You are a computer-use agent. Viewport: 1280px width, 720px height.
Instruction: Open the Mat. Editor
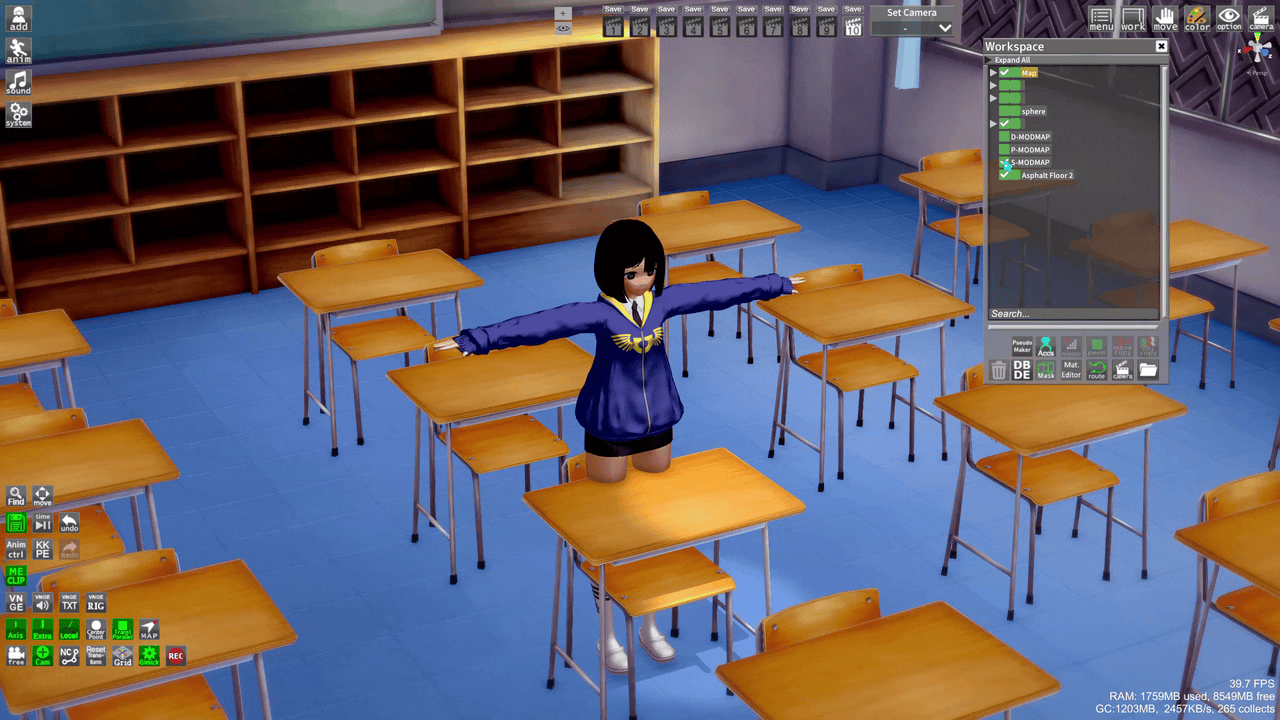click(x=1071, y=369)
